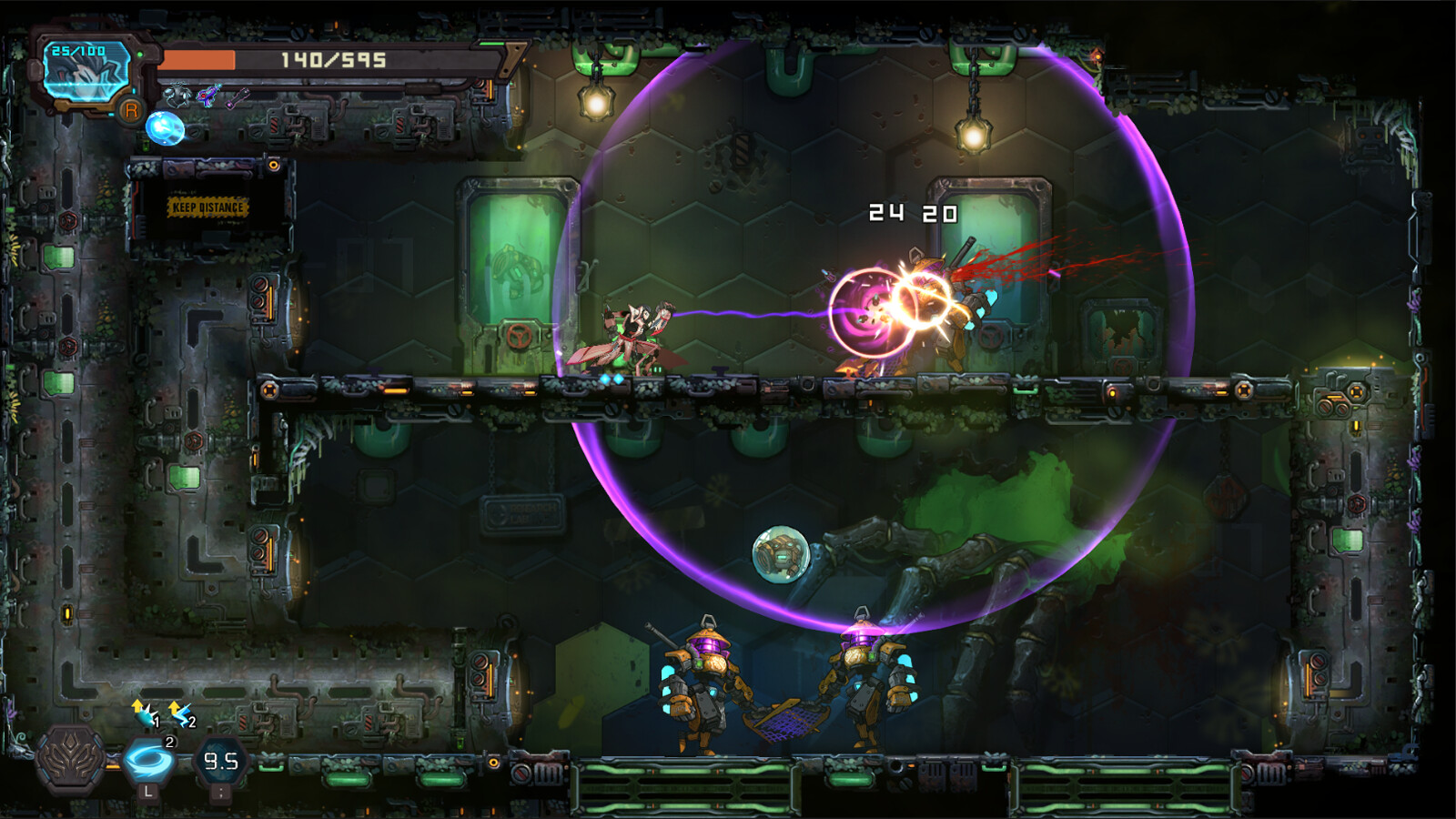
Task: Select the purple flashlight item icon
Action: [x=238, y=96]
